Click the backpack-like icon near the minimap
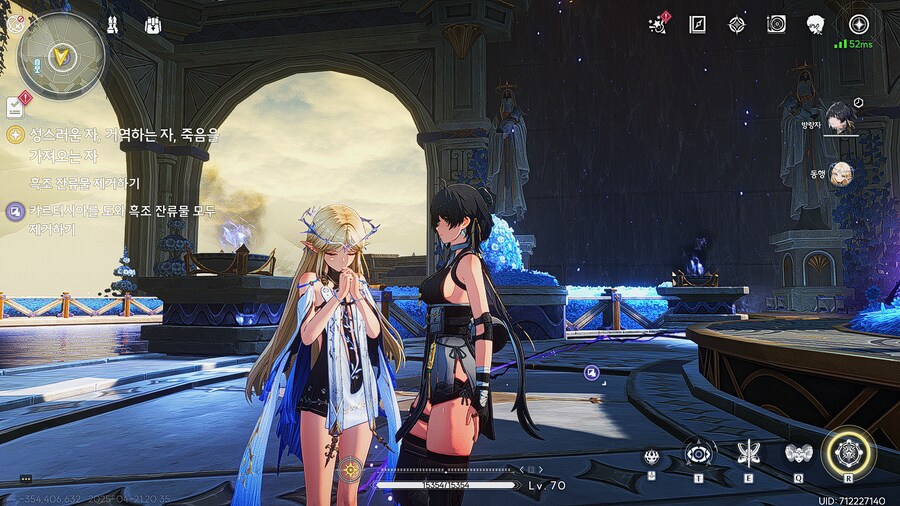The height and width of the screenshot is (506, 900). [153, 24]
